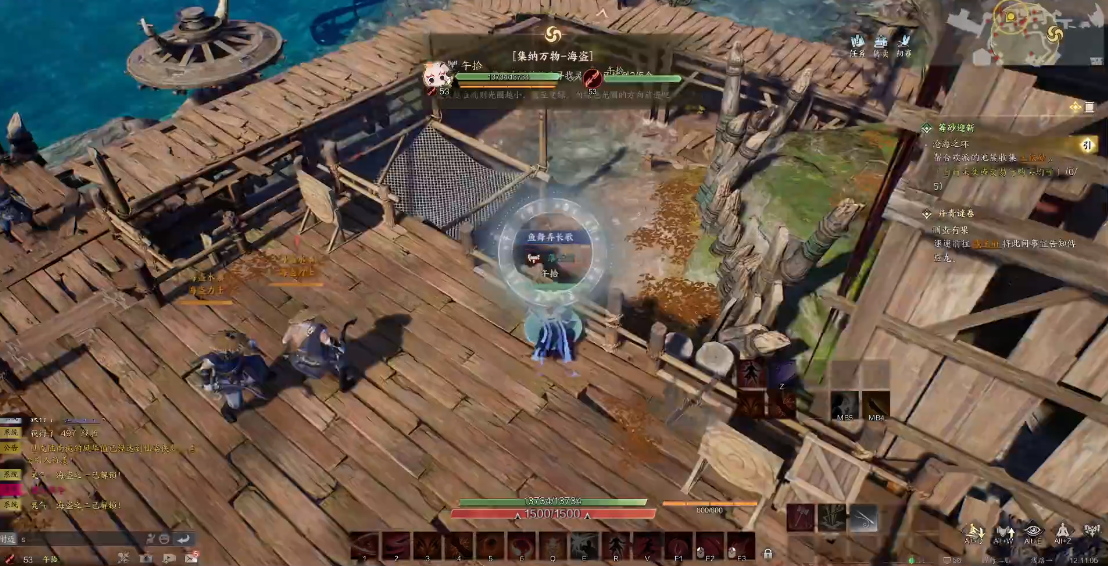1108x566 pixels.
Task: Click the mail envelope icon with notification badge
Action: pos(190,557)
